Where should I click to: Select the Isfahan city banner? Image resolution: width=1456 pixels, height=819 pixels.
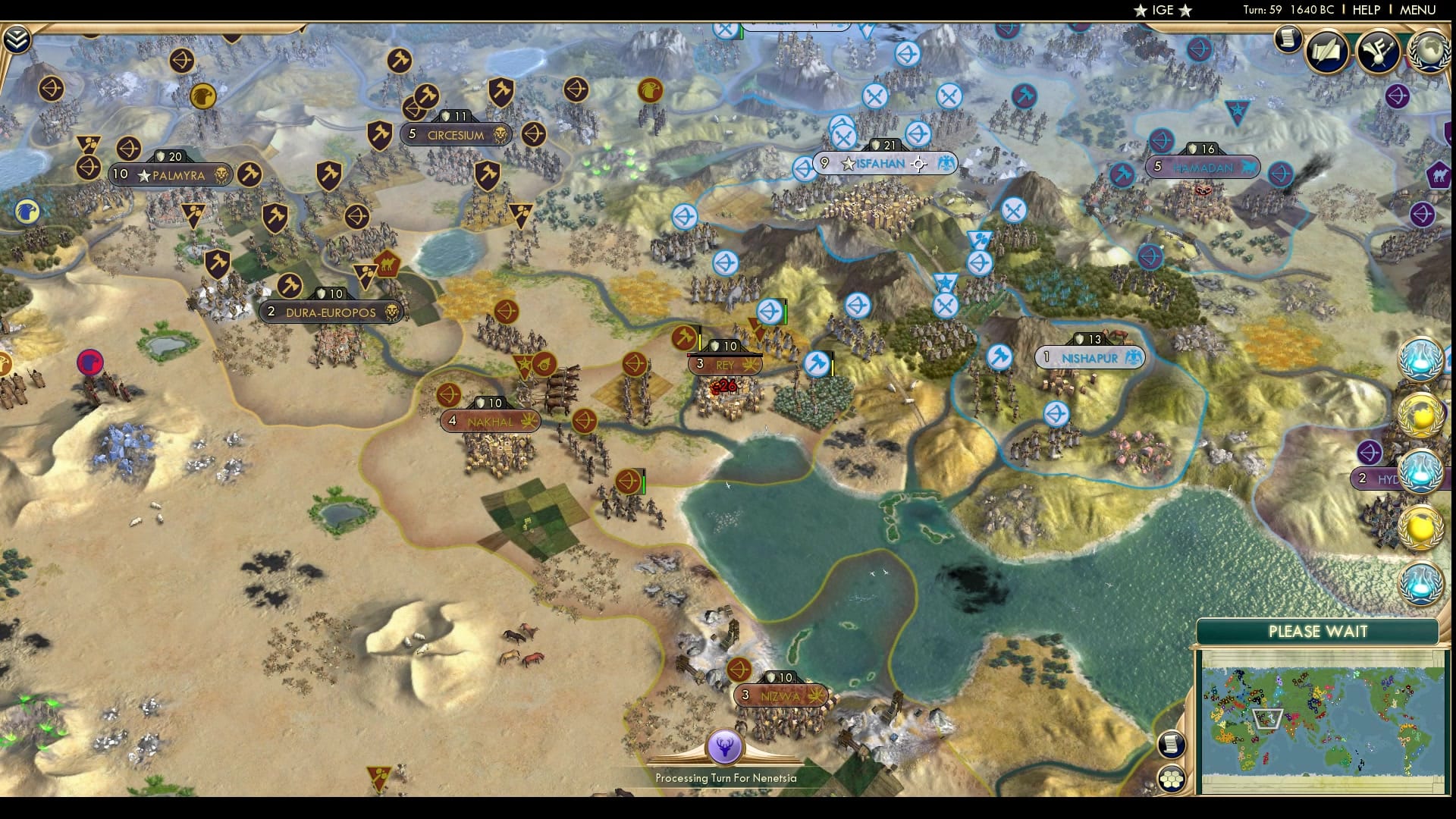click(880, 162)
